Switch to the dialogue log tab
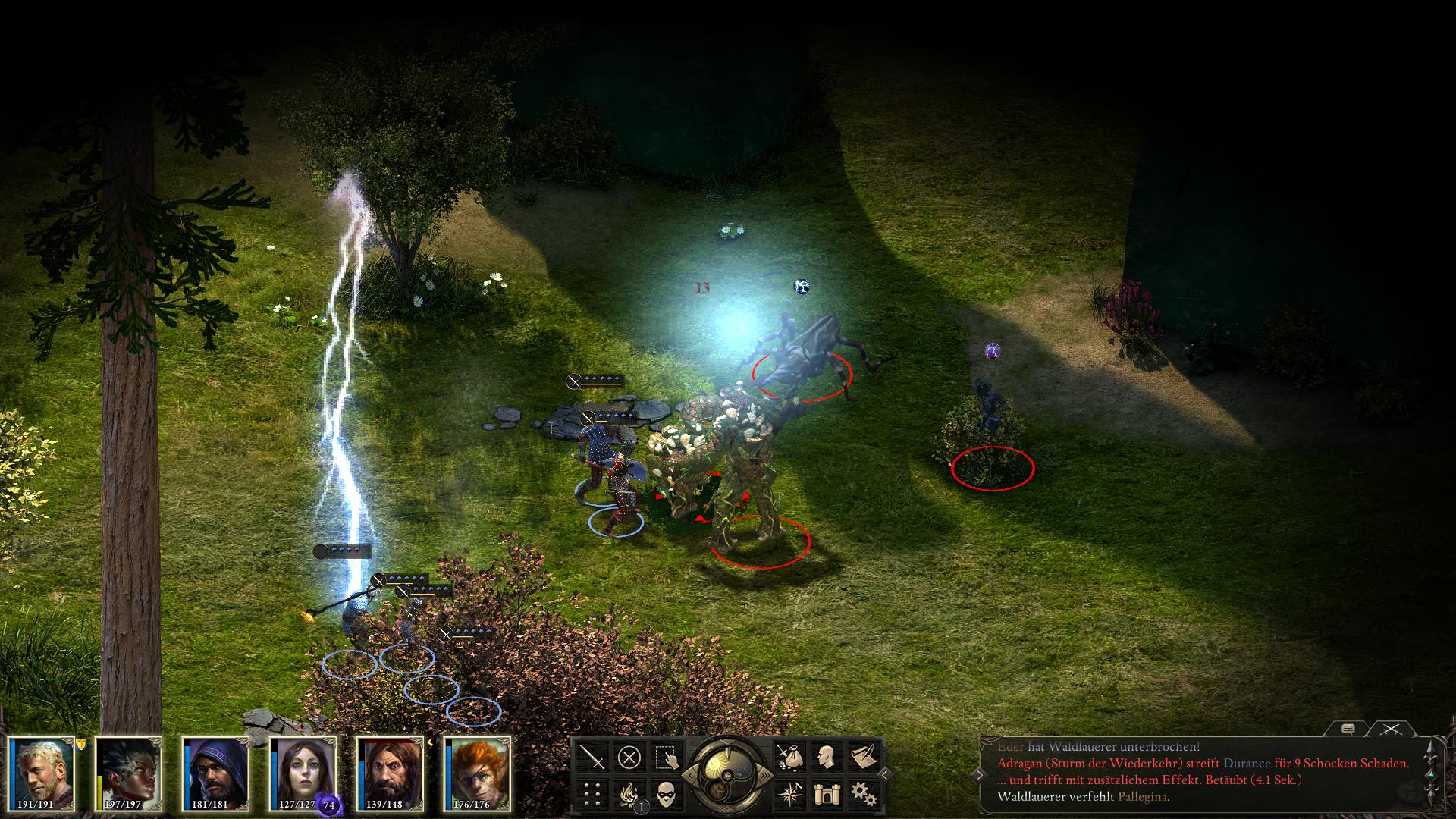The width and height of the screenshot is (1456, 819). point(1348,730)
